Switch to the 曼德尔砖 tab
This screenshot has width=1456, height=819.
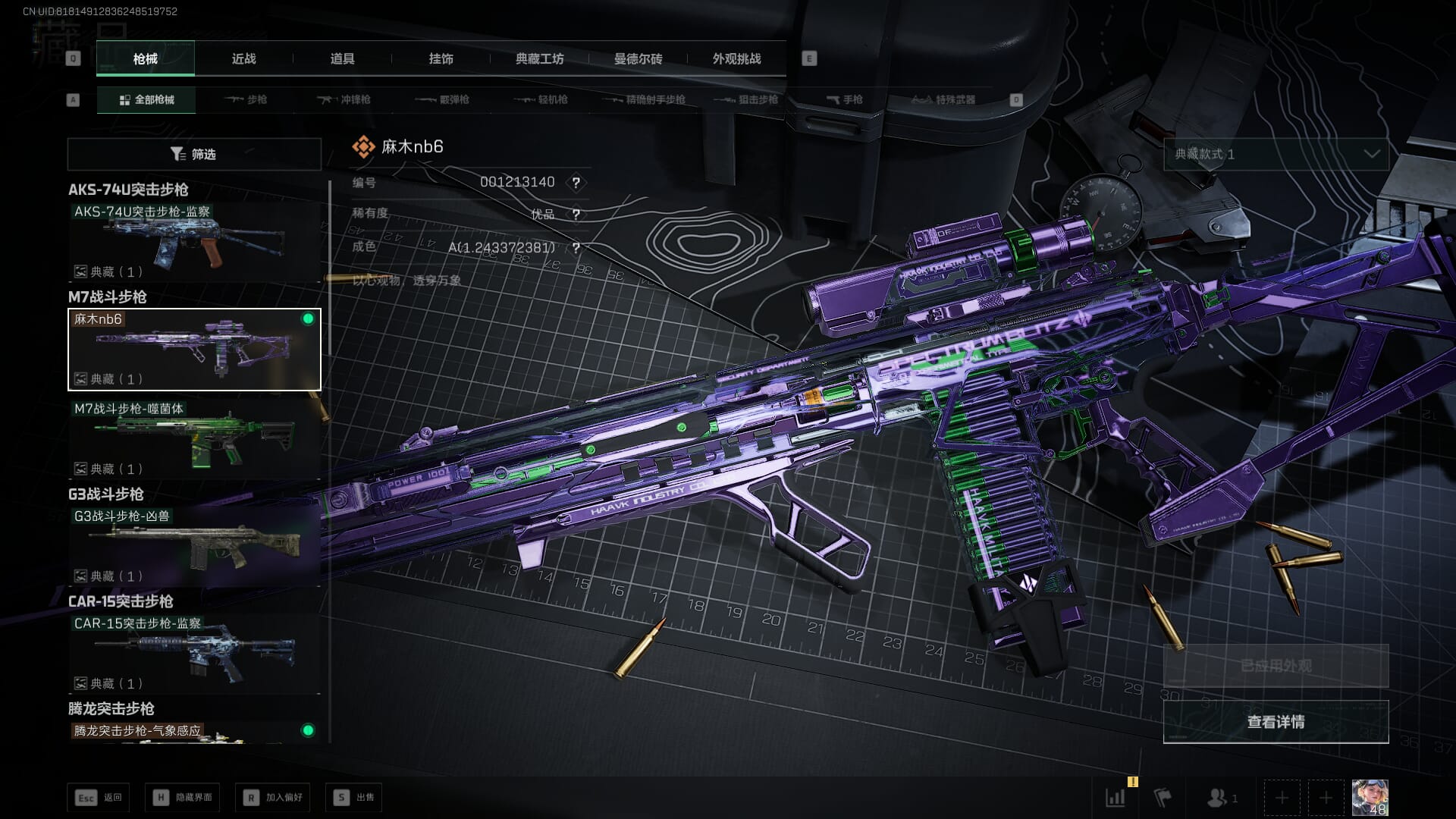pyautogui.click(x=638, y=58)
